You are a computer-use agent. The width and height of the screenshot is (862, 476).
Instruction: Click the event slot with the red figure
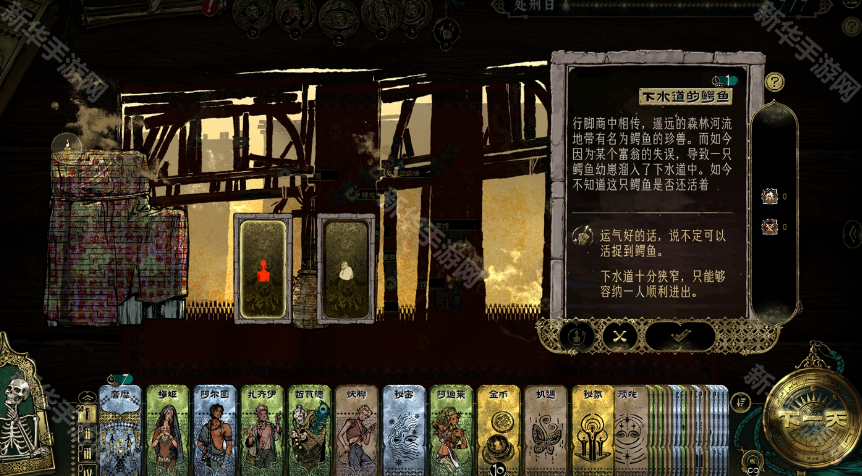point(263,268)
